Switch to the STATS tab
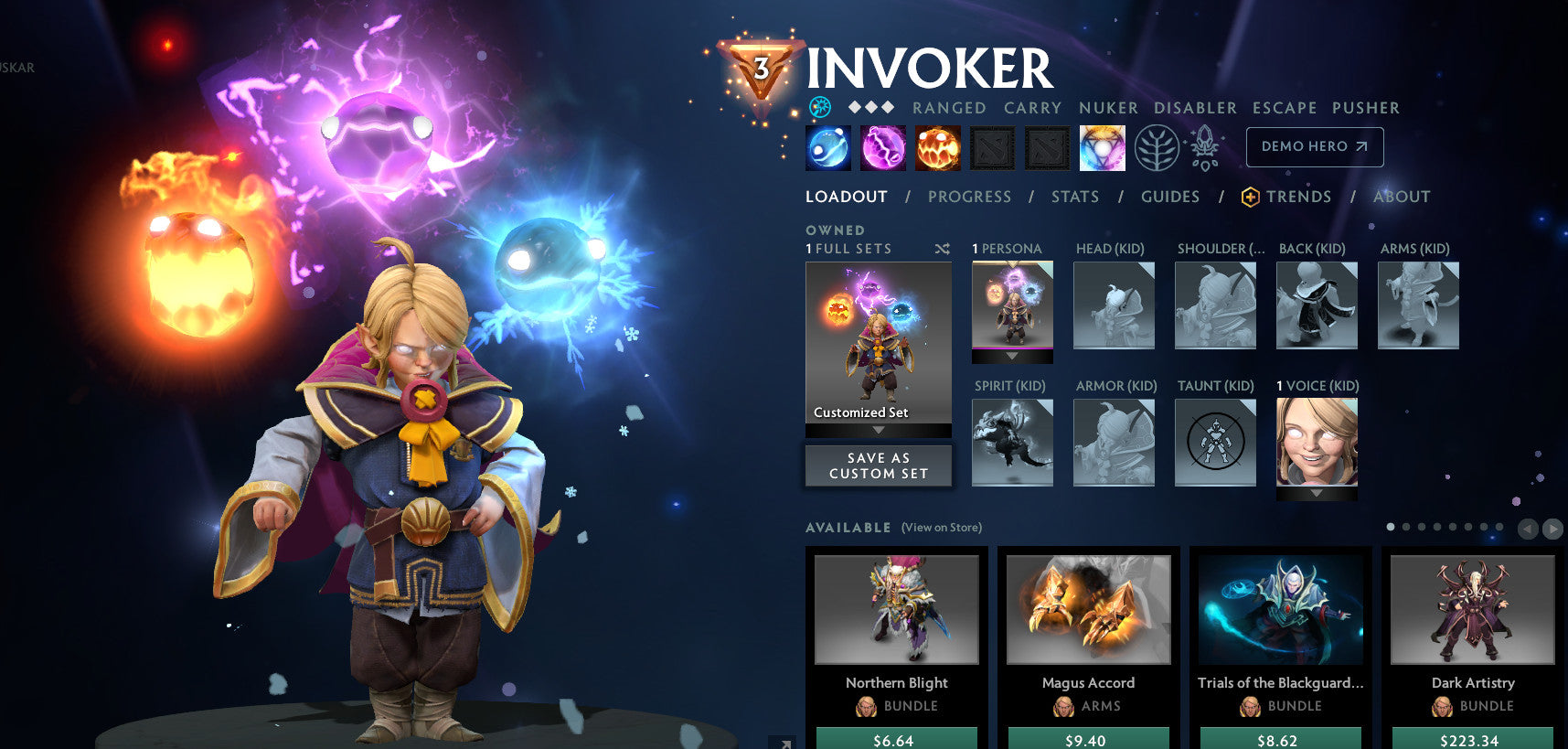Screen dimensions: 1568x749 [1074, 196]
